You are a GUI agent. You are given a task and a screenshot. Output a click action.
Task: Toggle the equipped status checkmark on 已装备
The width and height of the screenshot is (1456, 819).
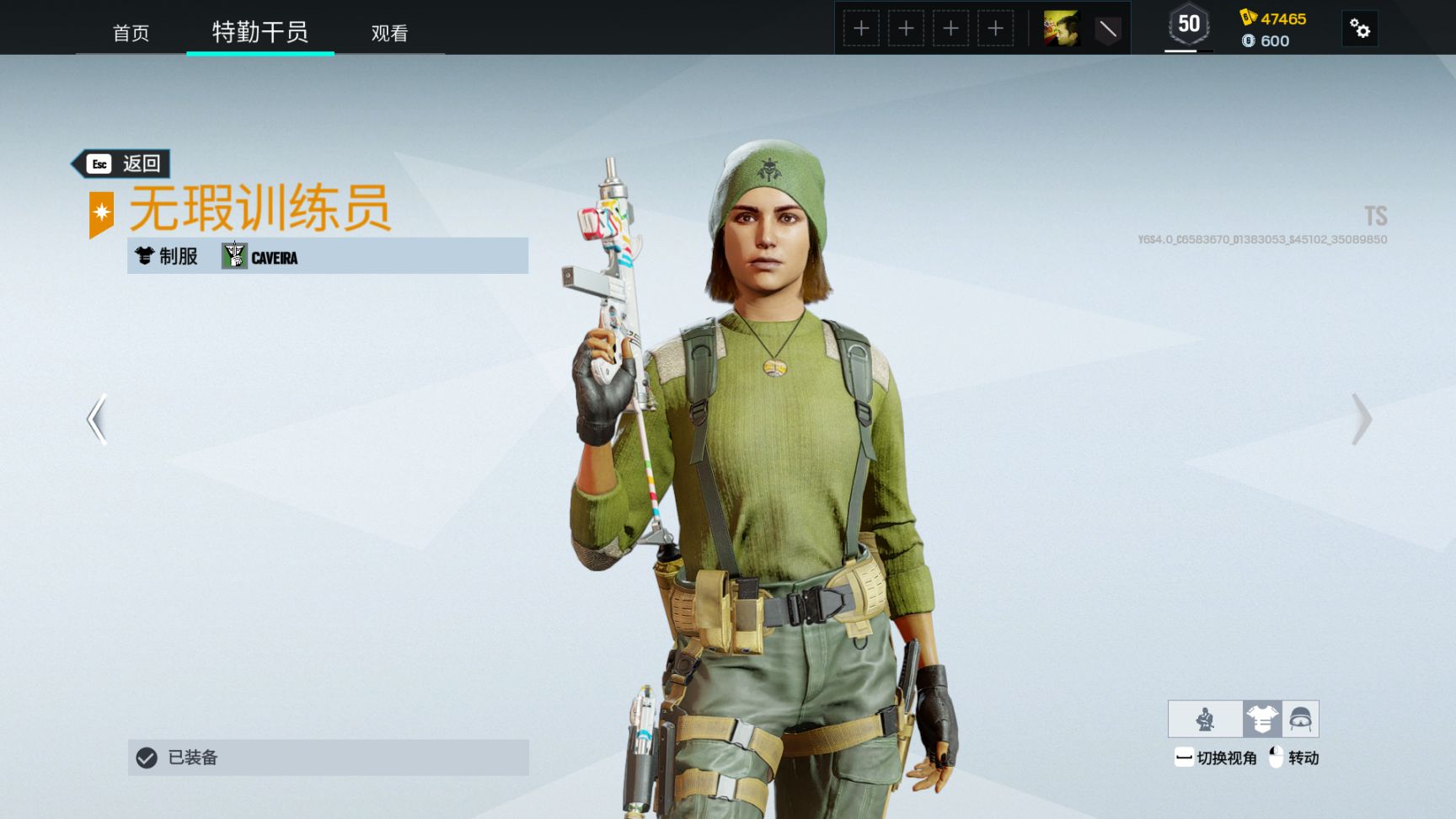tap(145, 757)
